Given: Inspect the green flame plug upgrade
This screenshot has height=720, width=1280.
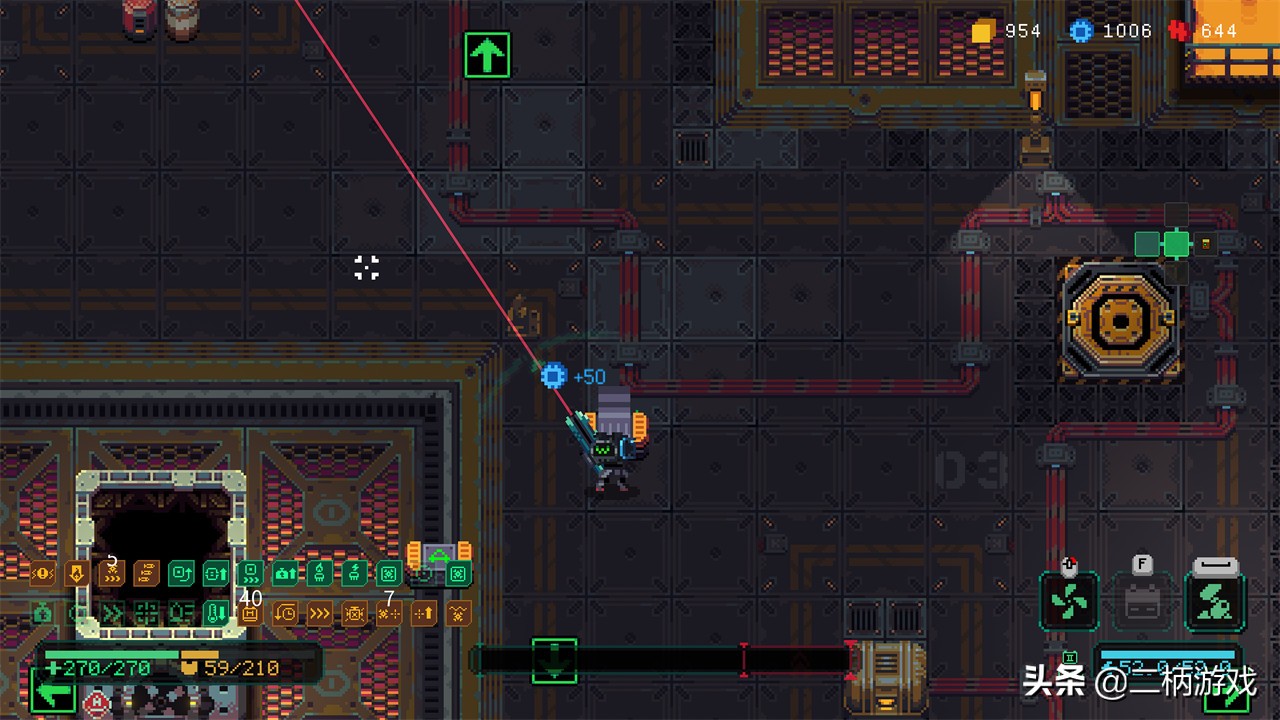Looking at the screenshot, I should tap(320, 574).
